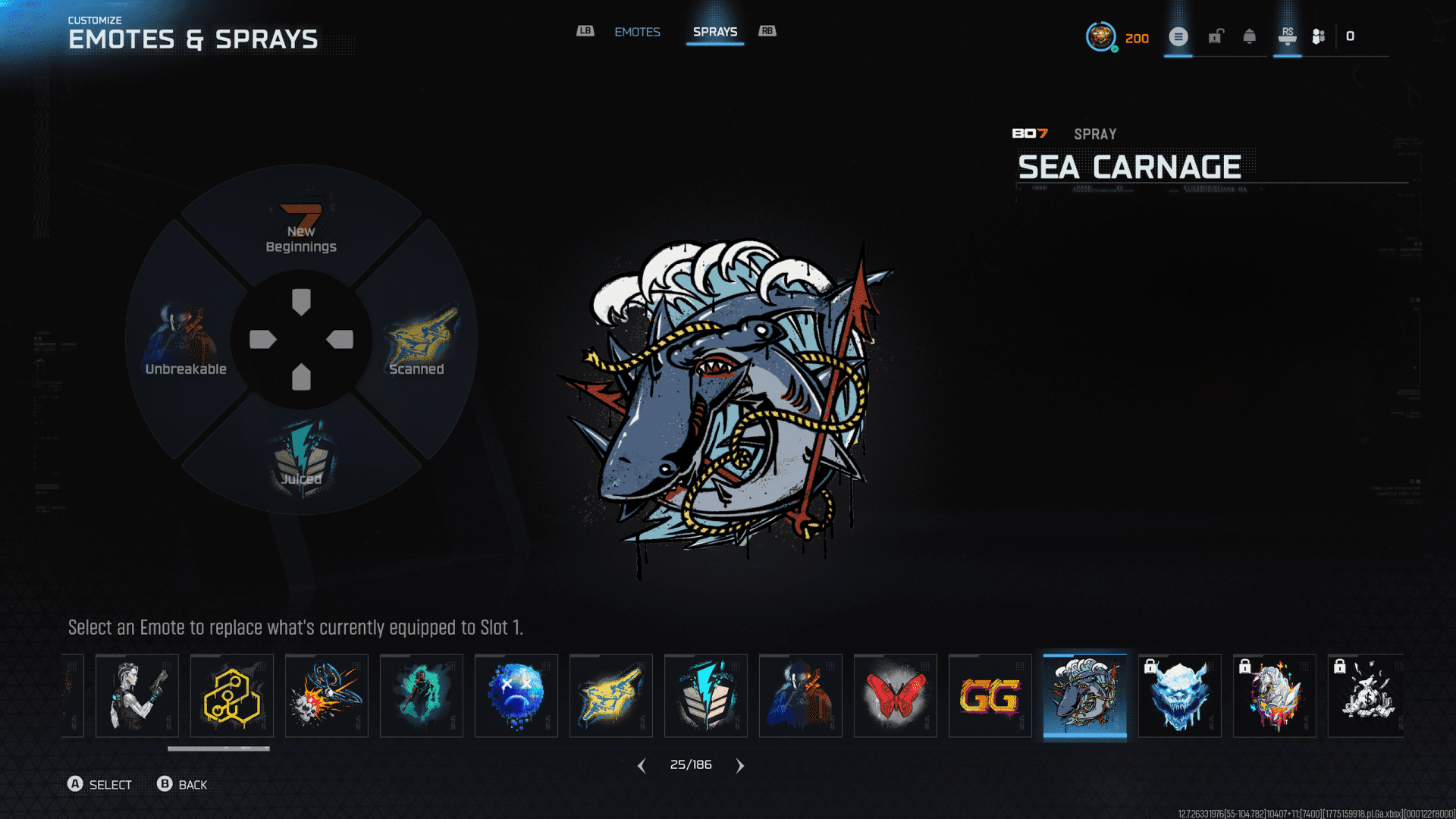Go to the next spray page arrow
The width and height of the screenshot is (1456, 819).
(x=740, y=766)
